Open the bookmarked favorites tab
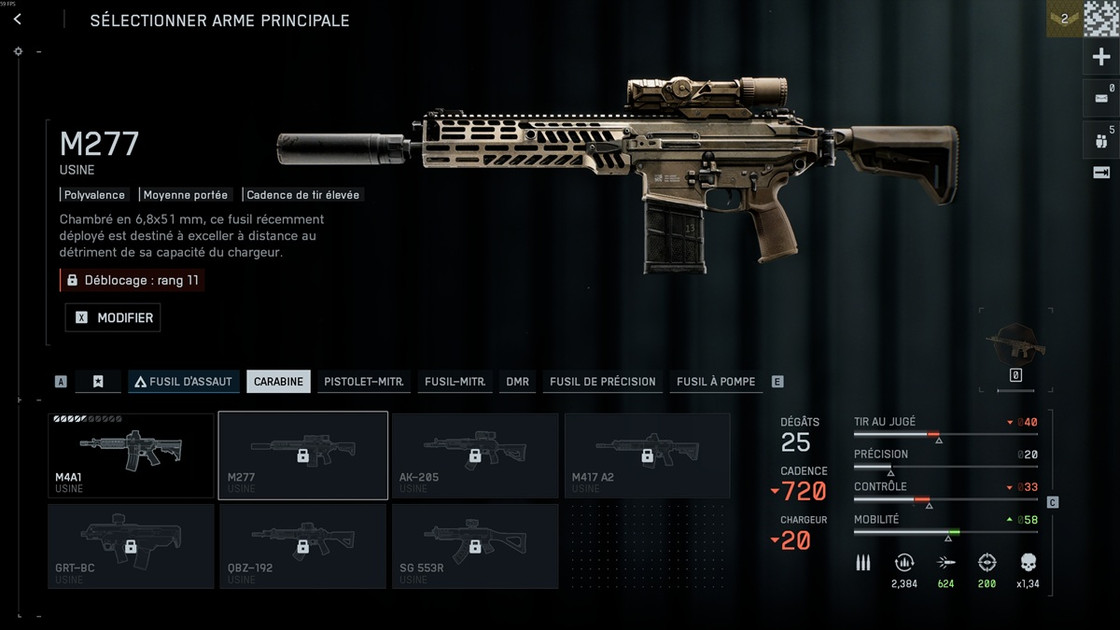Viewport: 1120px width, 630px height. tap(98, 382)
